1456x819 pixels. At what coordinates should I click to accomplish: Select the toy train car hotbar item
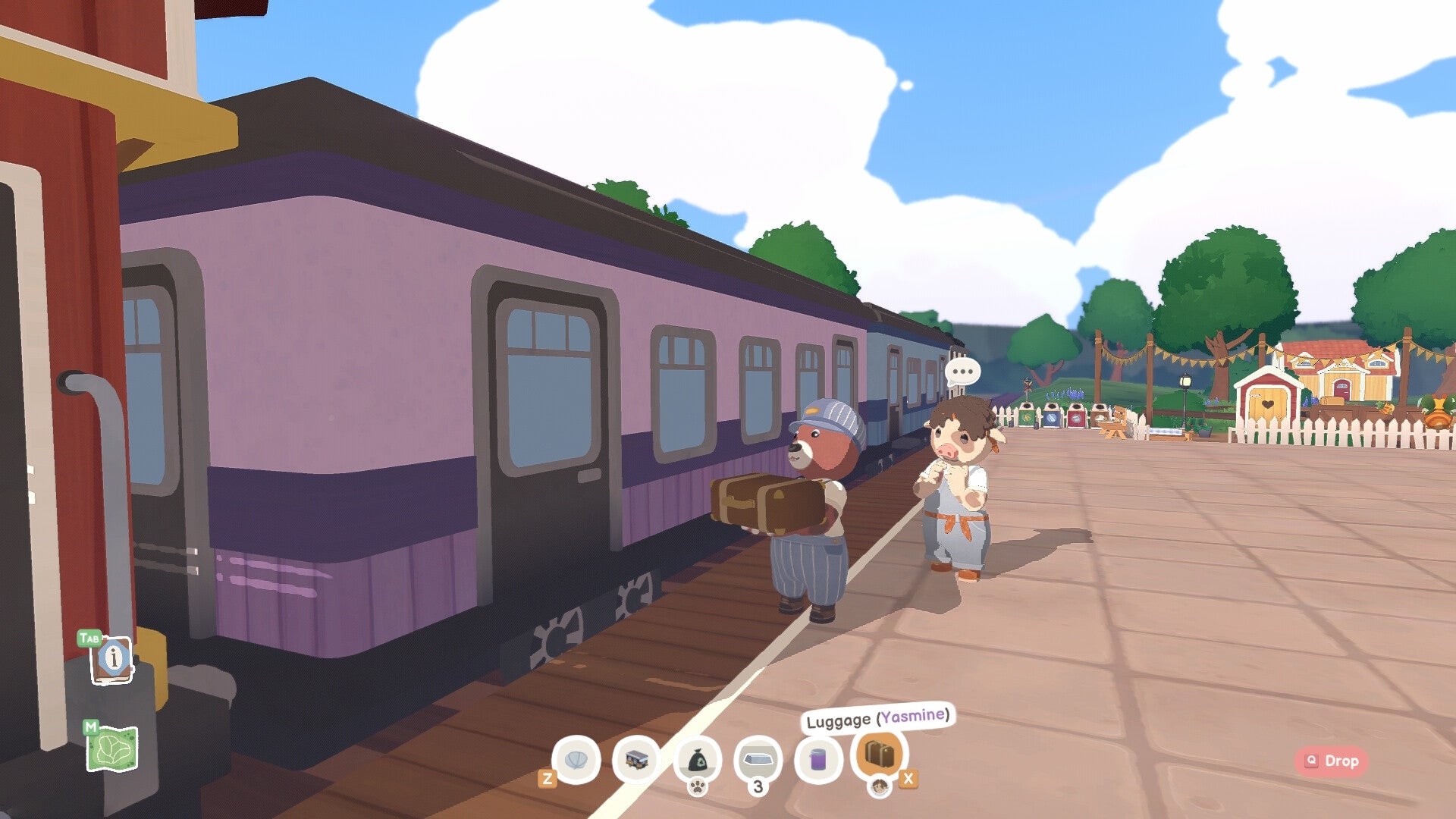(x=637, y=758)
